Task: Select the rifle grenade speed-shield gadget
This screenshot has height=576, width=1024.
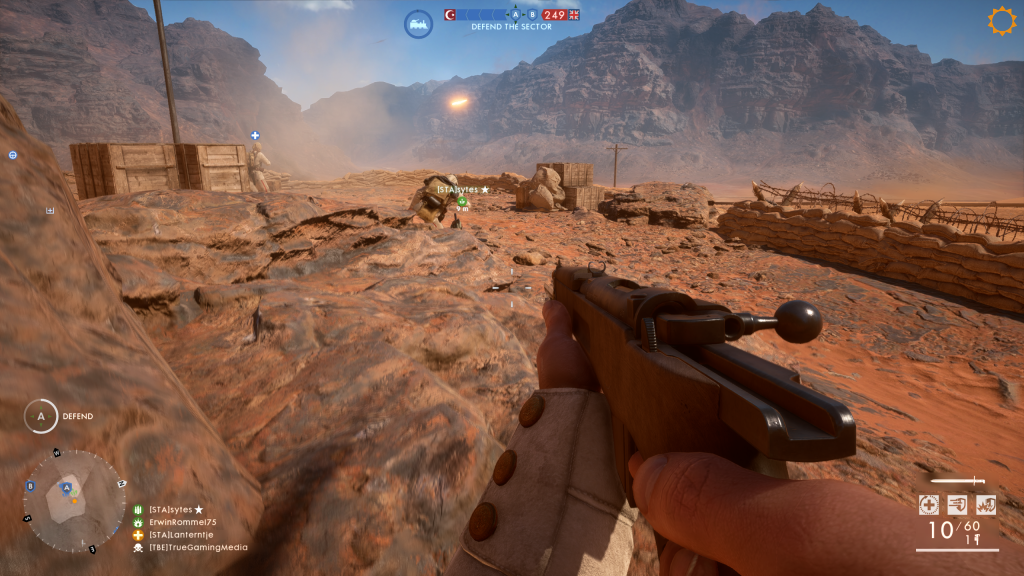Action: (x=957, y=505)
